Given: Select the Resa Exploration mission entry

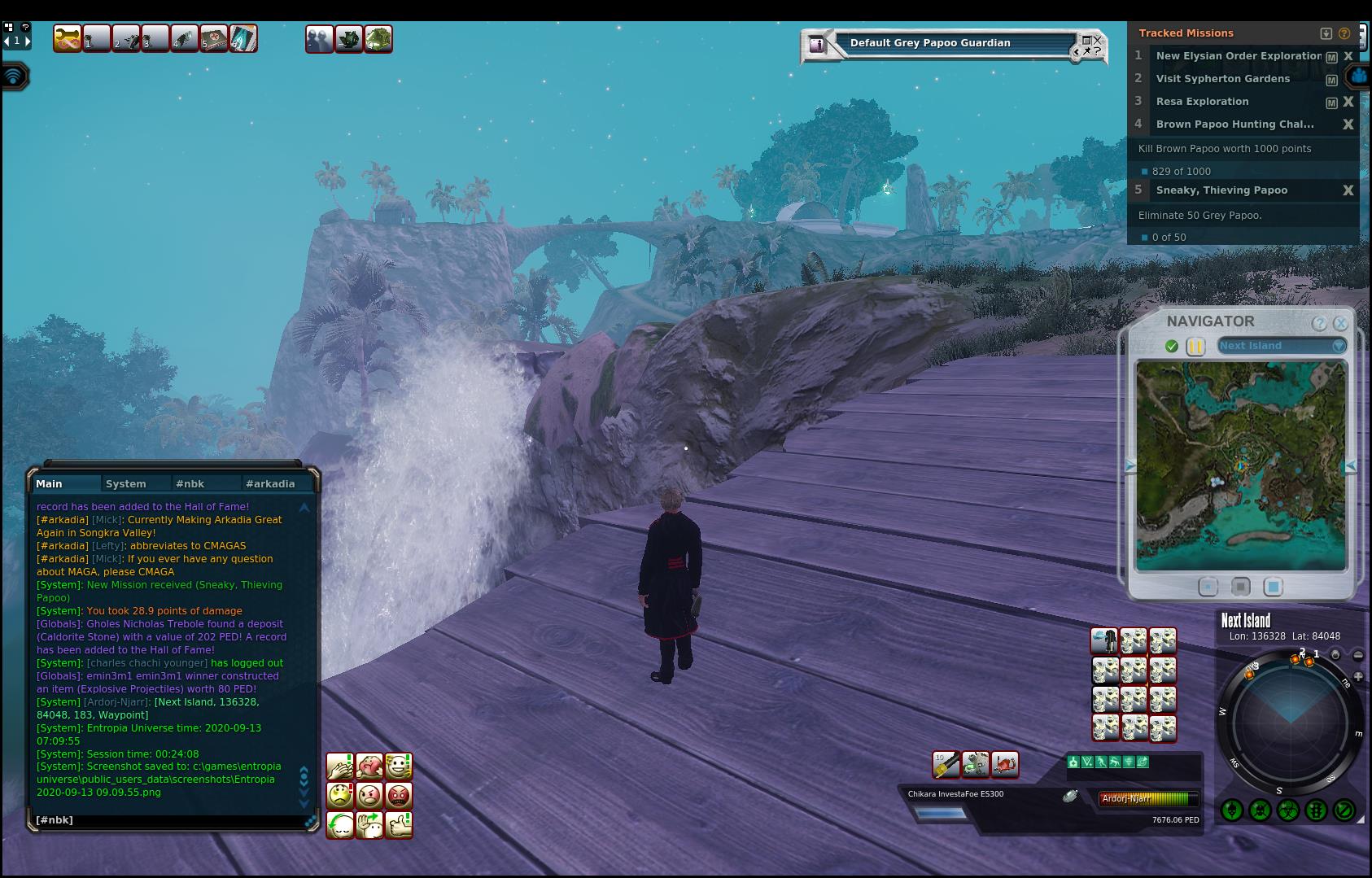Looking at the screenshot, I should (x=1202, y=102).
